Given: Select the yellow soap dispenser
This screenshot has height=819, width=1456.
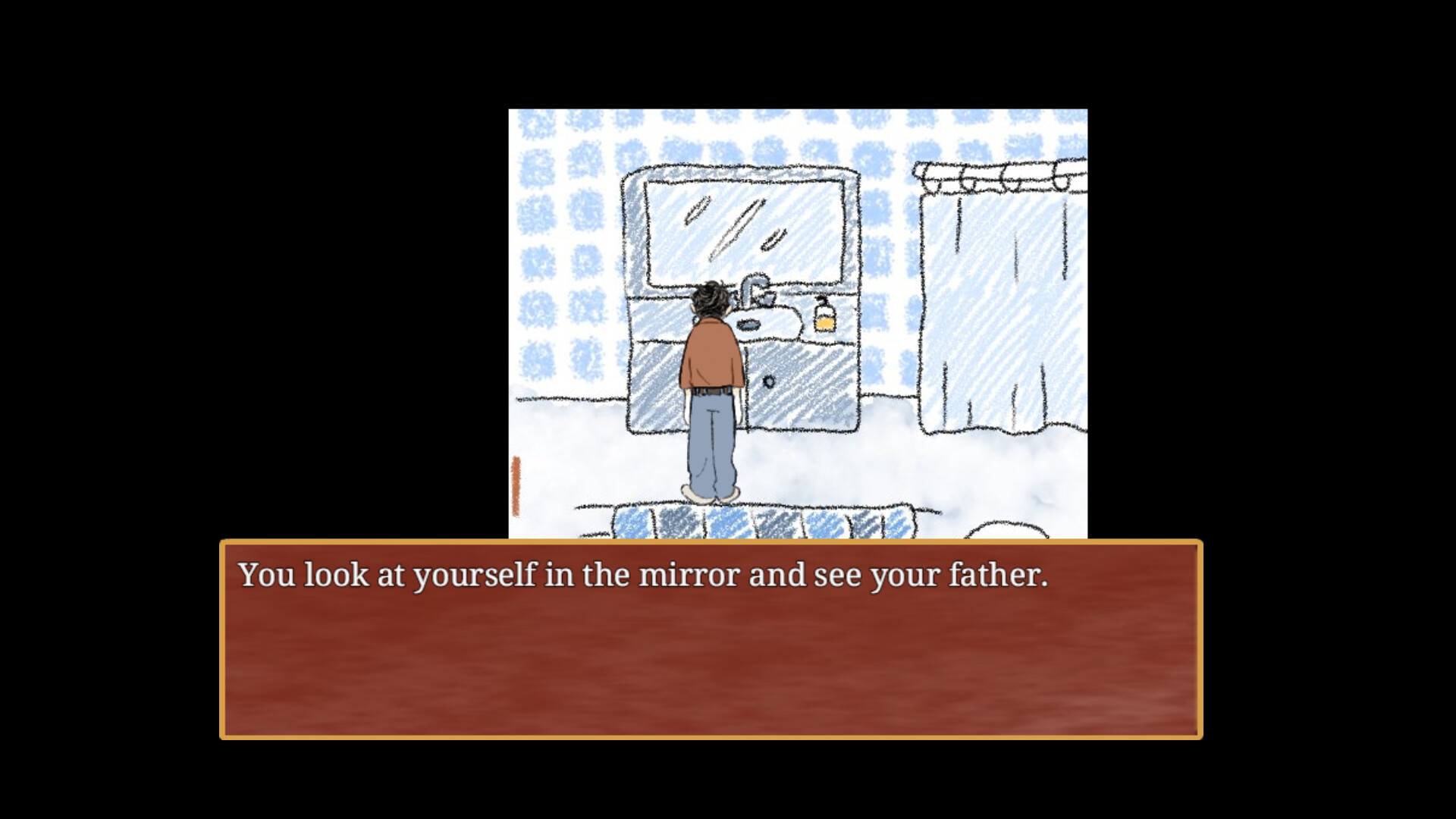Looking at the screenshot, I should pos(824,322).
